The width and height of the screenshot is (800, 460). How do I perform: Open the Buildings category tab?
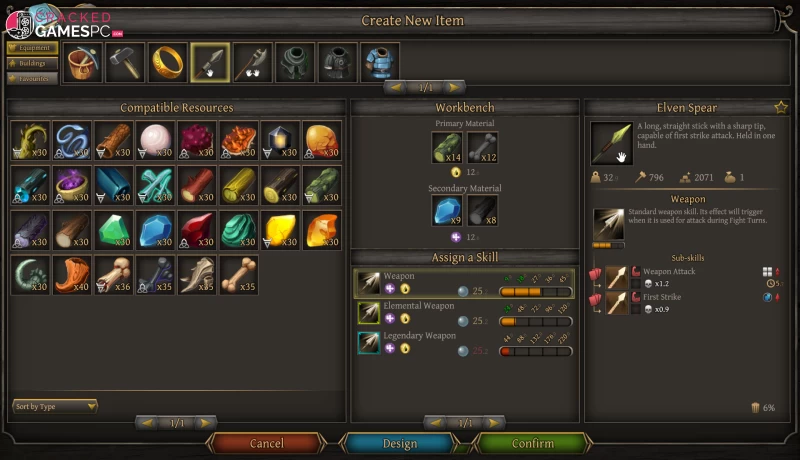(31, 62)
